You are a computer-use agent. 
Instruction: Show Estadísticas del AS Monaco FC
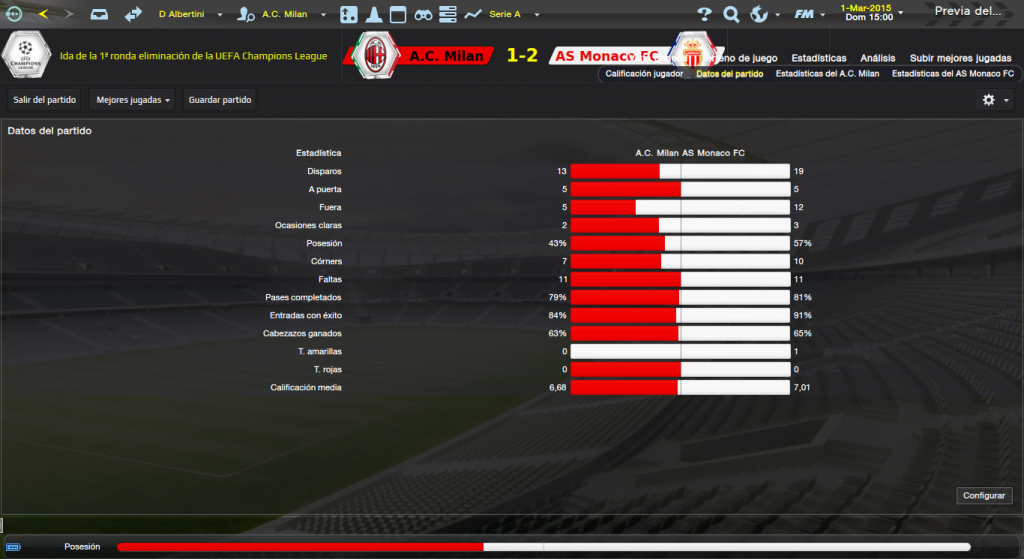coord(952,74)
